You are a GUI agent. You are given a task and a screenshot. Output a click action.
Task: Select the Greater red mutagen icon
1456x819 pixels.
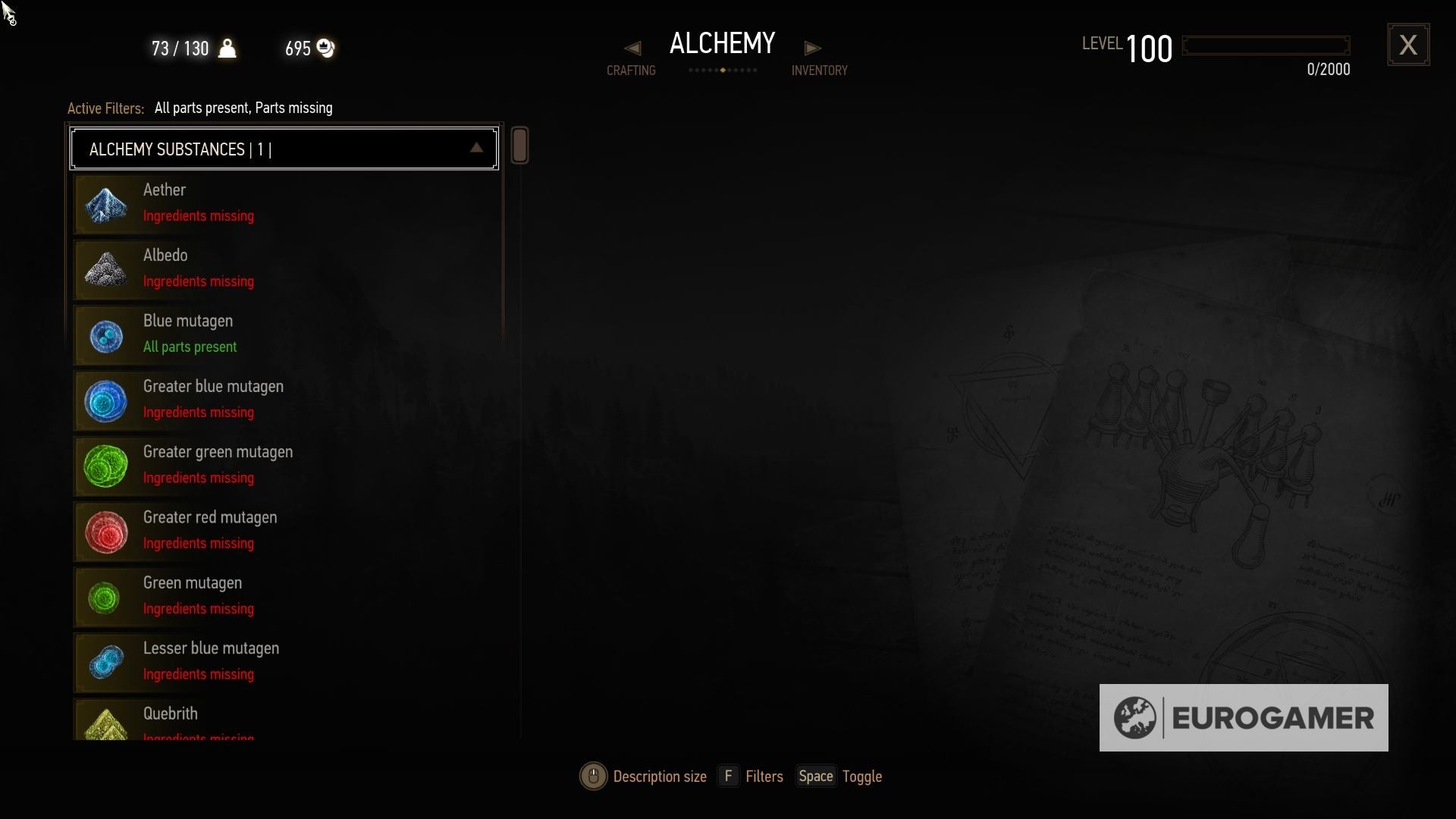tap(106, 531)
